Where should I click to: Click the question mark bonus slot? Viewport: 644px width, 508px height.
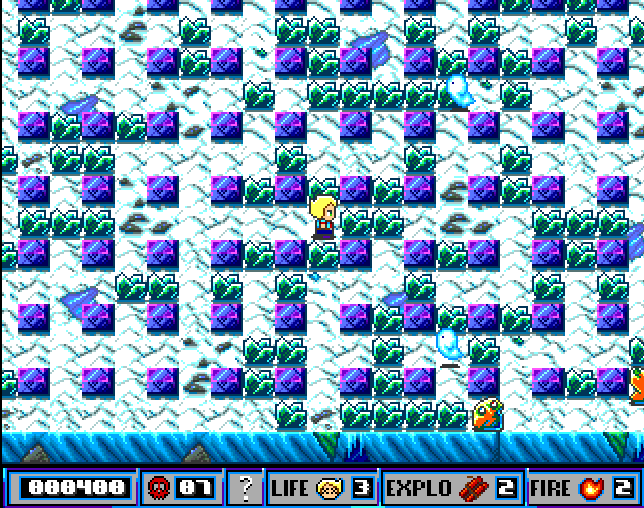click(245, 488)
